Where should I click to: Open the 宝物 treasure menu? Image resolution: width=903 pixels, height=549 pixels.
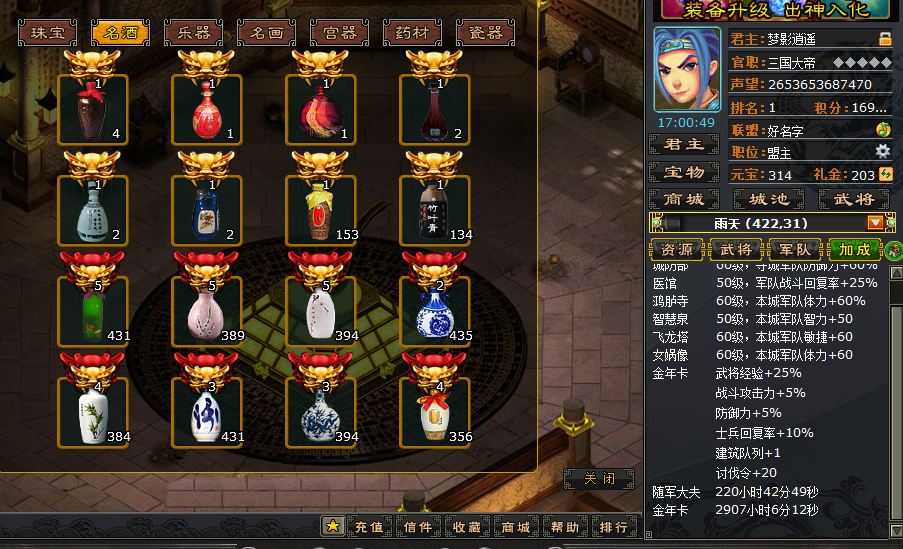pyautogui.click(x=684, y=173)
